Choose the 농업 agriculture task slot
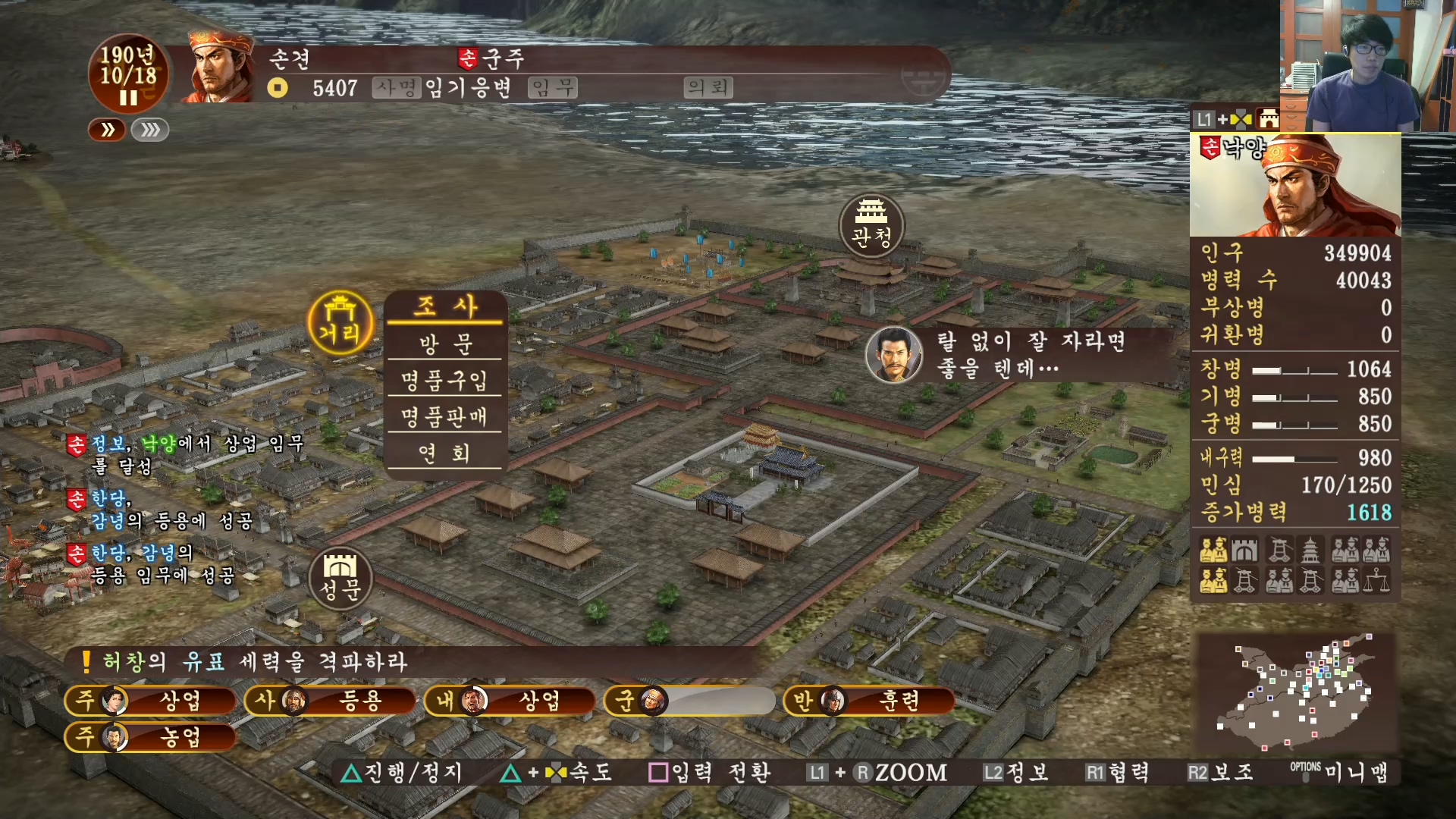1456x819 pixels. click(x=151, y=737)
